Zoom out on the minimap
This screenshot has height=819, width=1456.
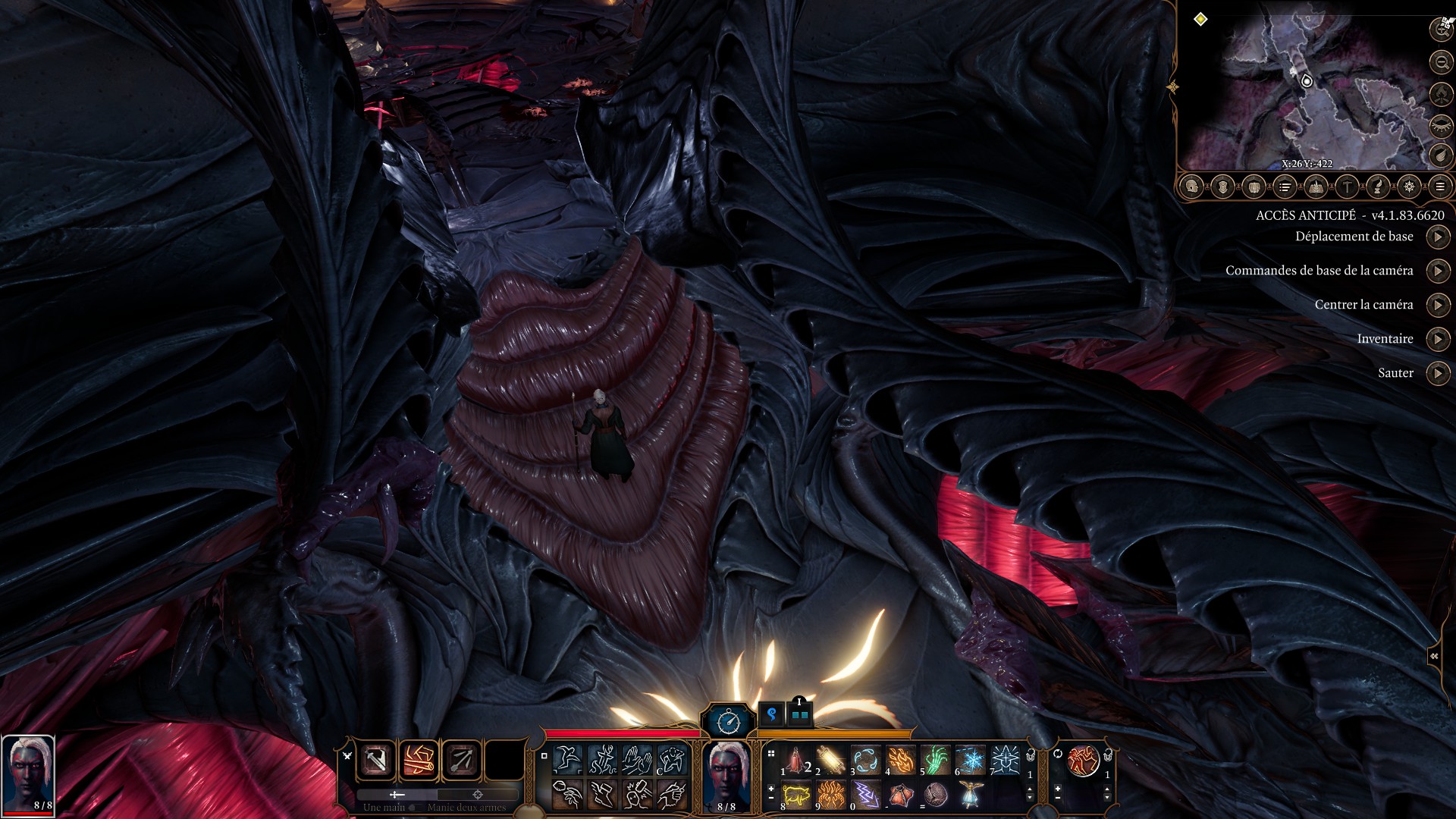[x=1440, y=61]
